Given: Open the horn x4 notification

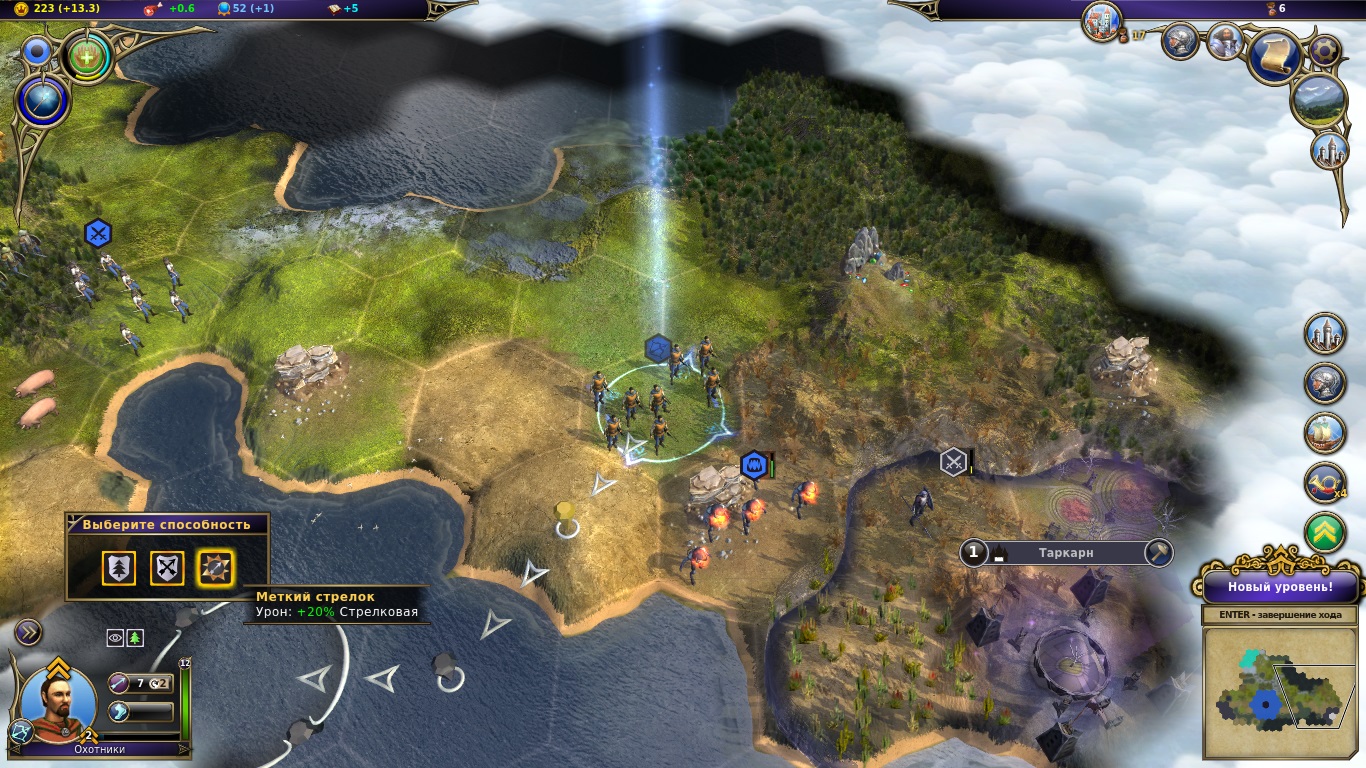Looking at the screenshot, I should point(1325,483).
